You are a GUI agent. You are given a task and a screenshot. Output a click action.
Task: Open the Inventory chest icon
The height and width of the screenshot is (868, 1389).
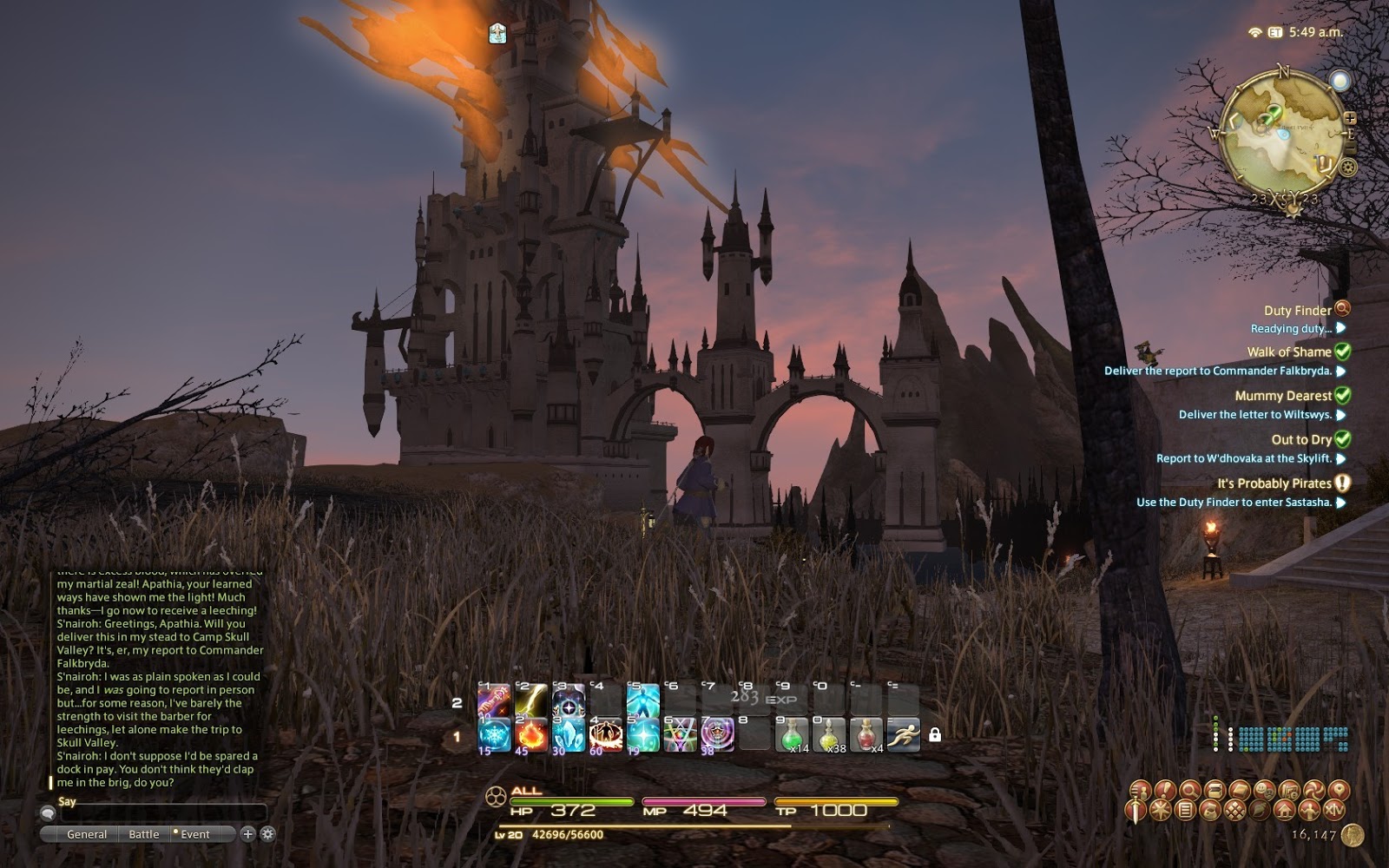(1214, 790)
